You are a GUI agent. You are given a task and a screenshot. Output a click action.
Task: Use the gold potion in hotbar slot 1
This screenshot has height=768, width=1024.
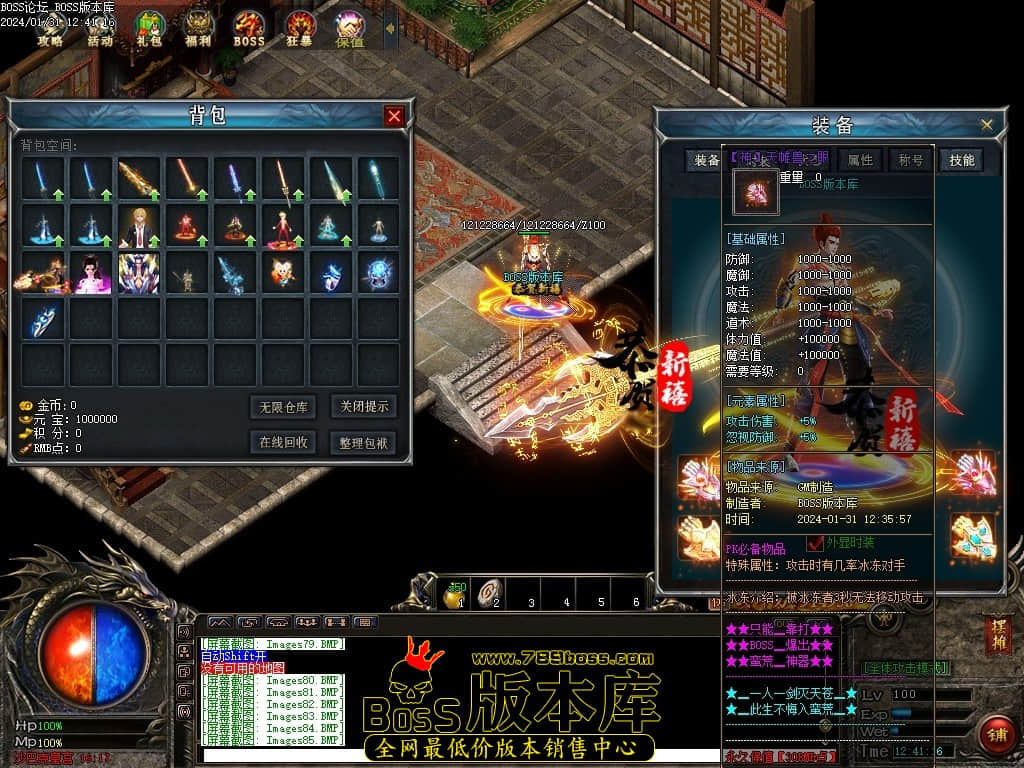456,594
